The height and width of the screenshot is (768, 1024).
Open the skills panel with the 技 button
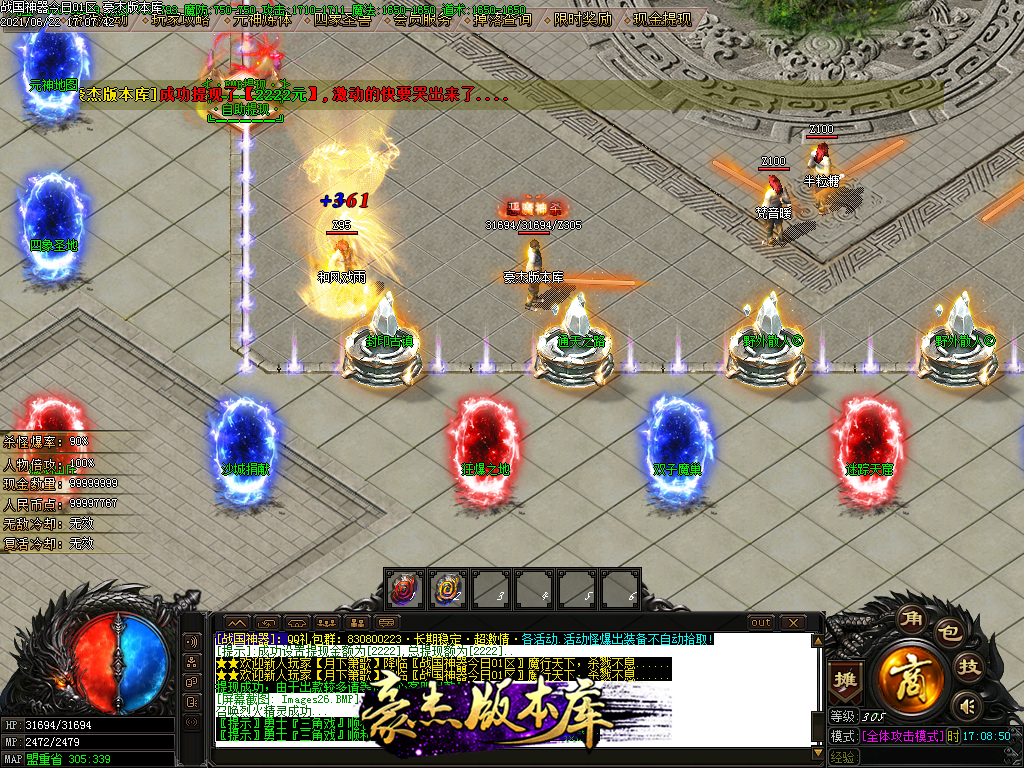point(968,667)
